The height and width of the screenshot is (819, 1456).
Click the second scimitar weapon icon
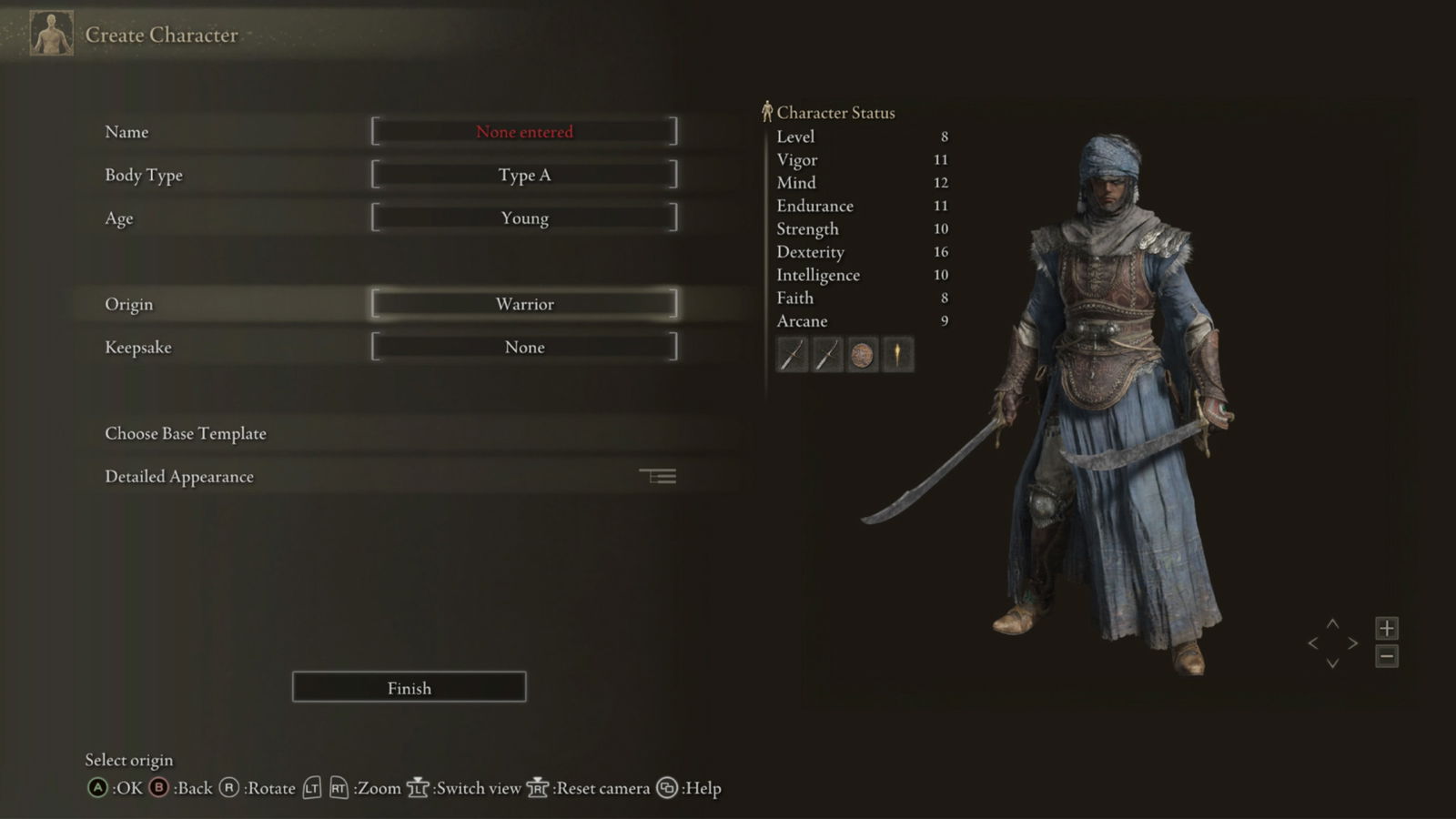tap(826, 355)
